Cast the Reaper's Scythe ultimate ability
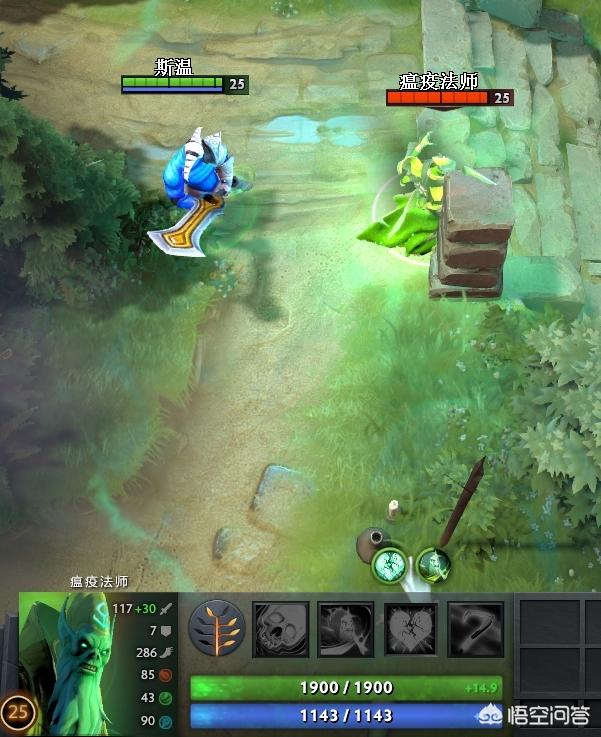601x737 pixels. pyautogui.click(x=475, y=629)
